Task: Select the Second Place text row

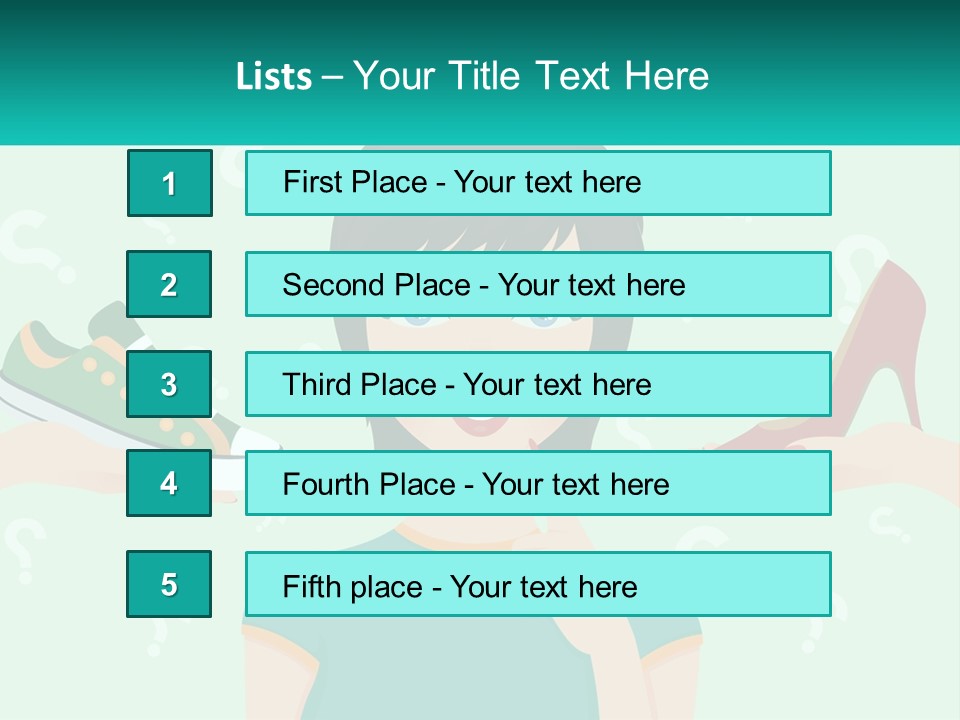Action: point(538,284)
